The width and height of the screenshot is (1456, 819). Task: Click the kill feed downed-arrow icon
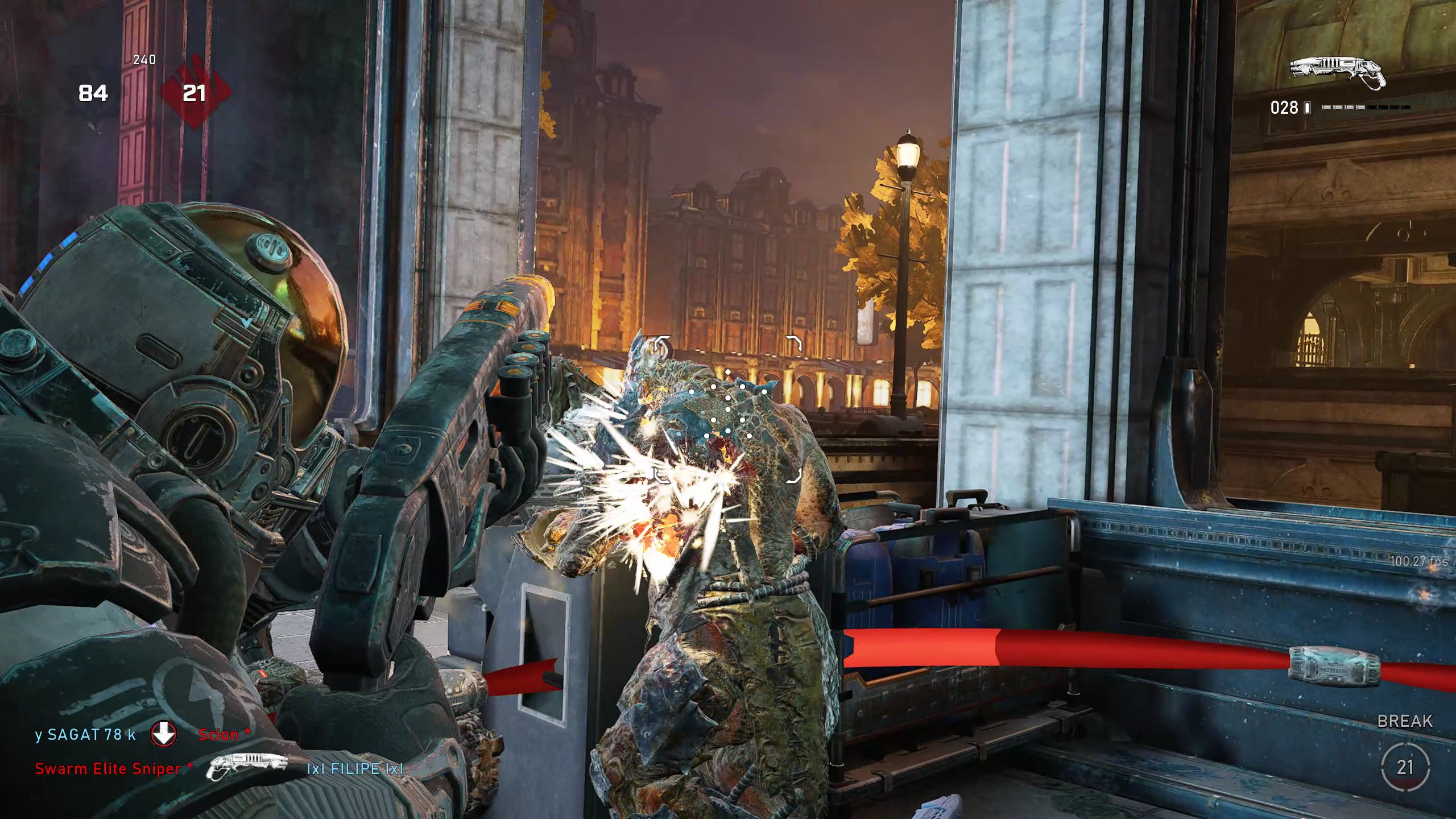pos(164,734)
